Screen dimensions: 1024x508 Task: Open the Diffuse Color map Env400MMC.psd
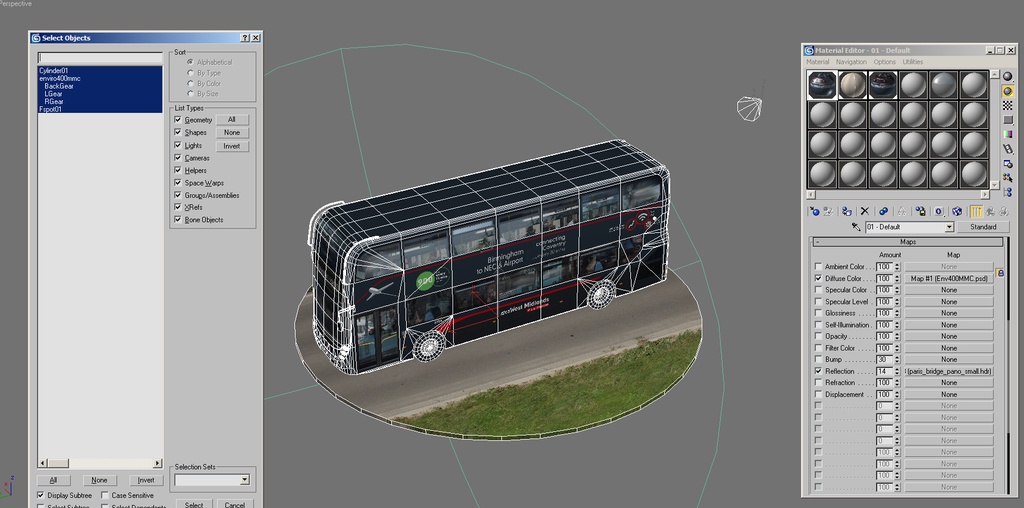948,278
